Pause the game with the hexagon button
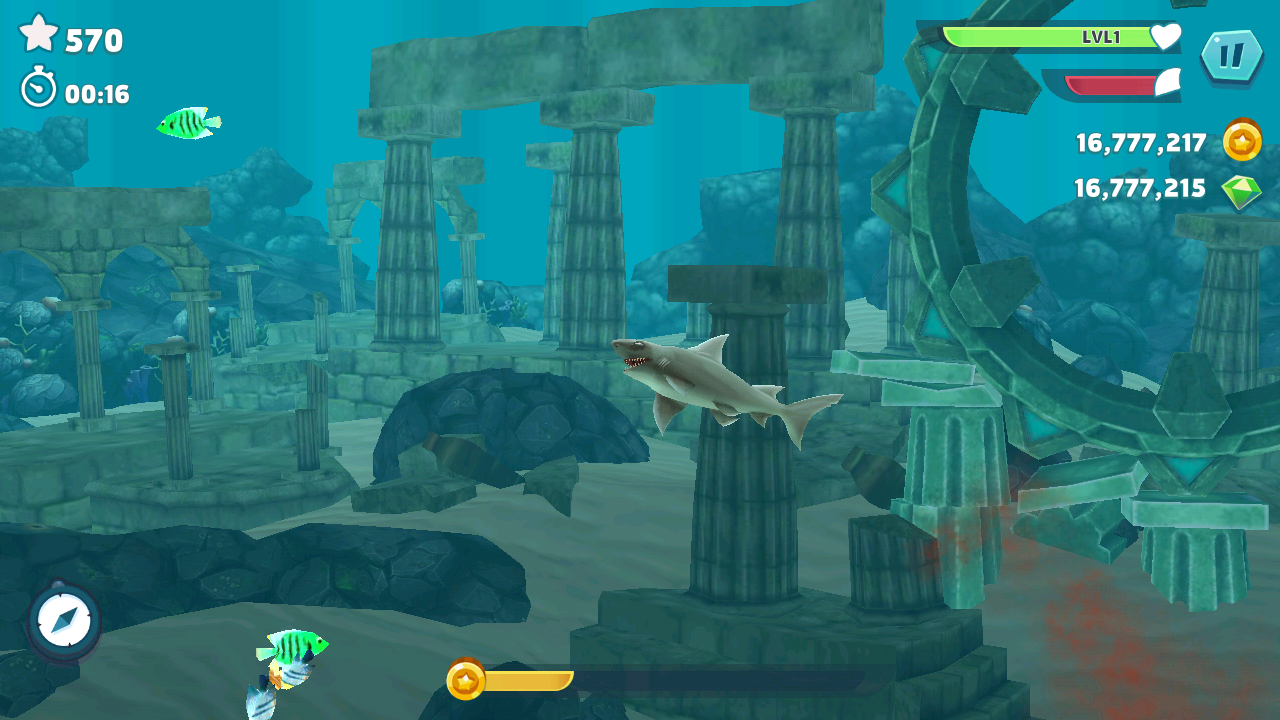The width and height of the screenshot is (1280, 720). pos(1231,55)
